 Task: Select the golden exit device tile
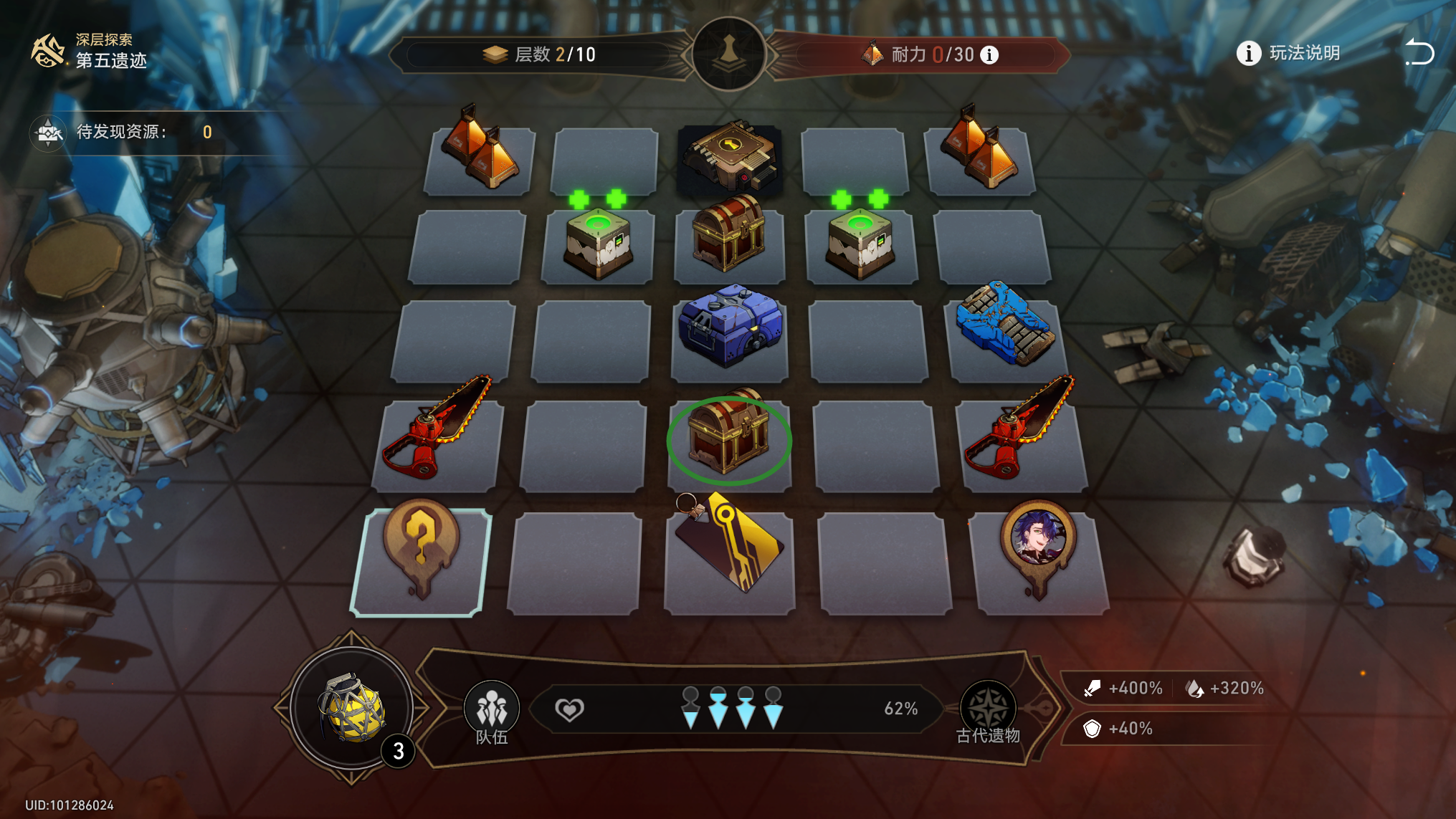pos(730,158)
